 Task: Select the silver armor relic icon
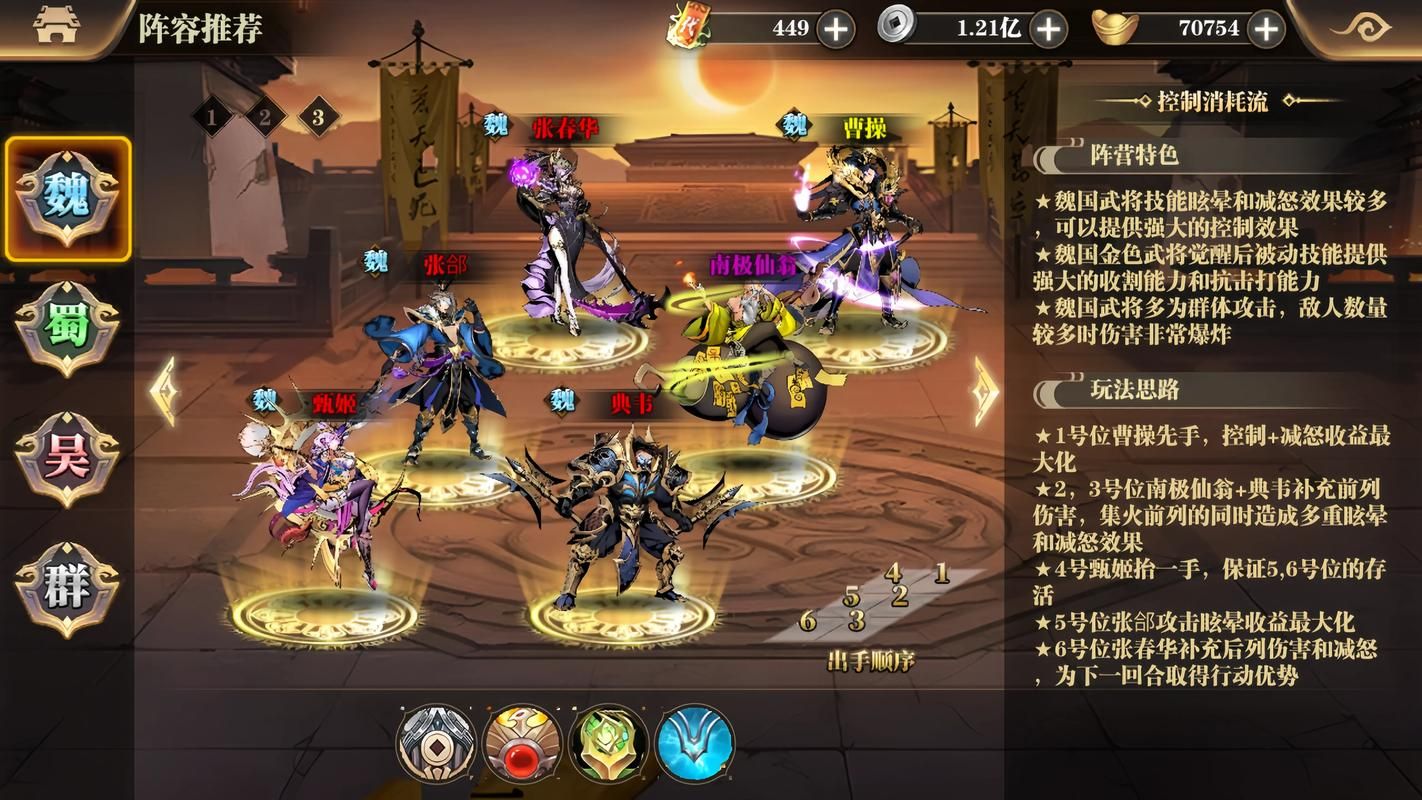pos(436,744)
